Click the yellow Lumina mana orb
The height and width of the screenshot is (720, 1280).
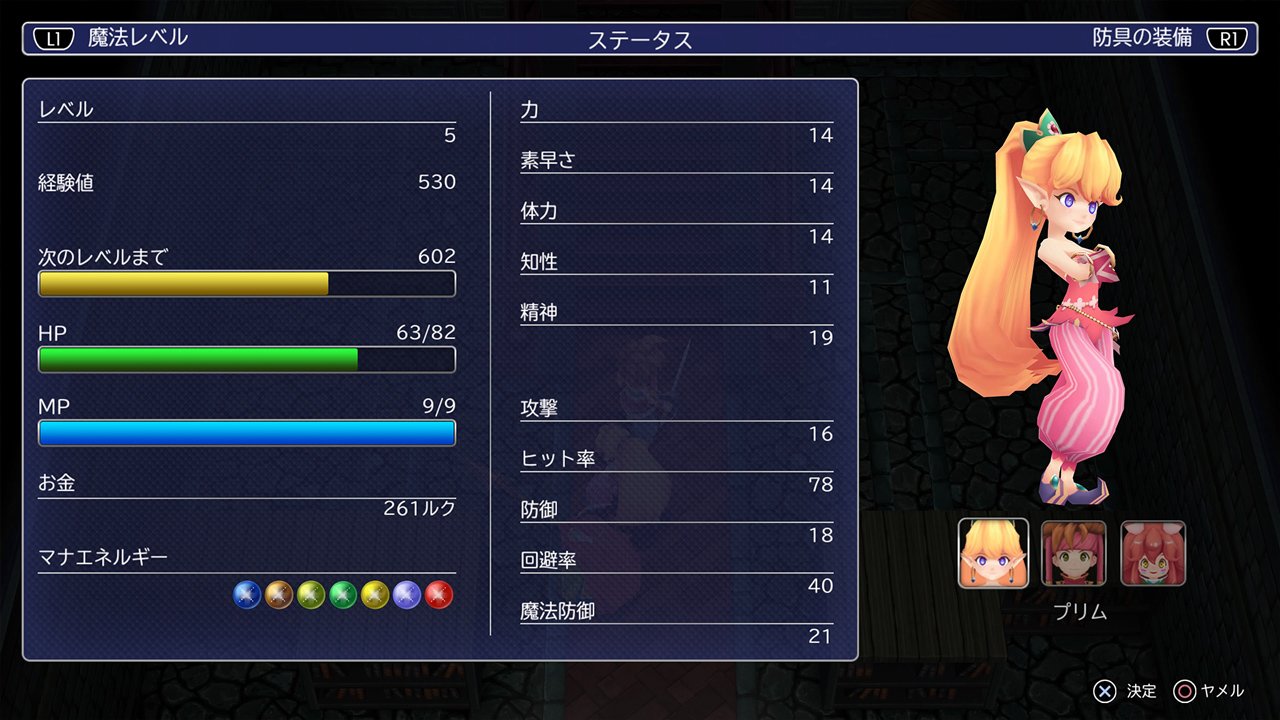pyautogui.click(x=375, y=594)
